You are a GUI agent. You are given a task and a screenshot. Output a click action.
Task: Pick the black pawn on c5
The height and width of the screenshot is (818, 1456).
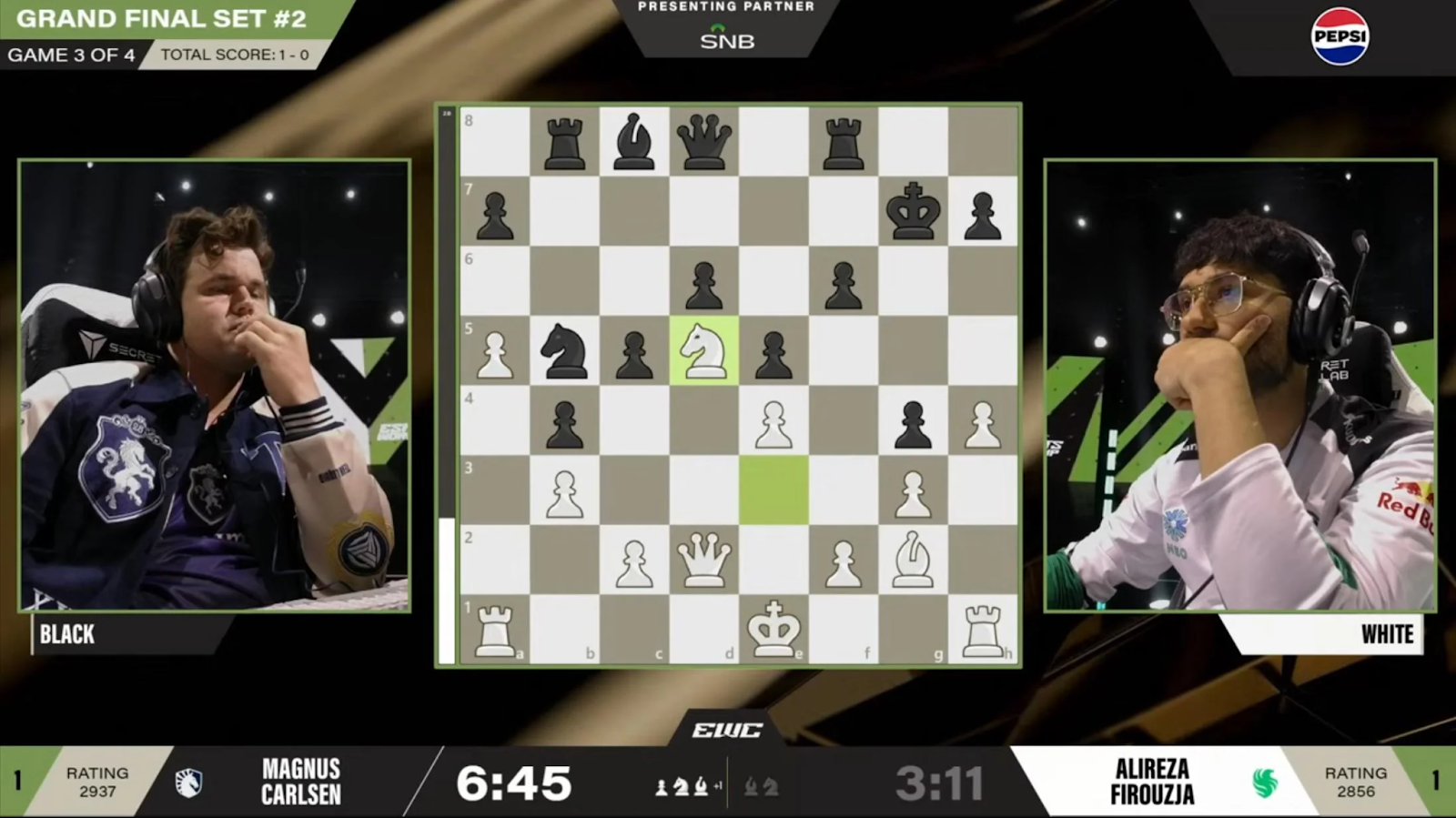click(634, 351)
